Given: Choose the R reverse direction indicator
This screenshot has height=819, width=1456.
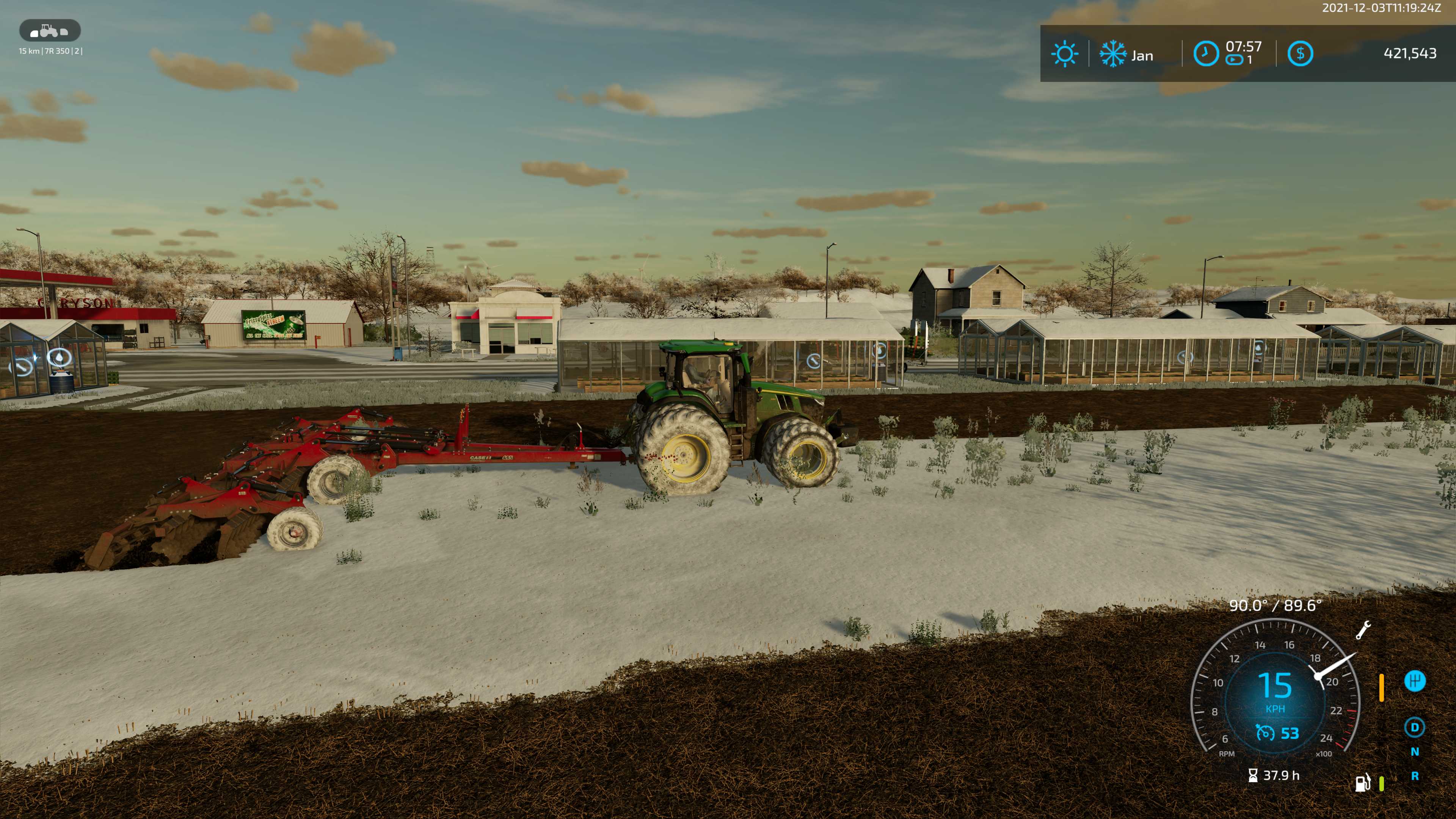Looking at the screenshot, I should [1415, 776].
